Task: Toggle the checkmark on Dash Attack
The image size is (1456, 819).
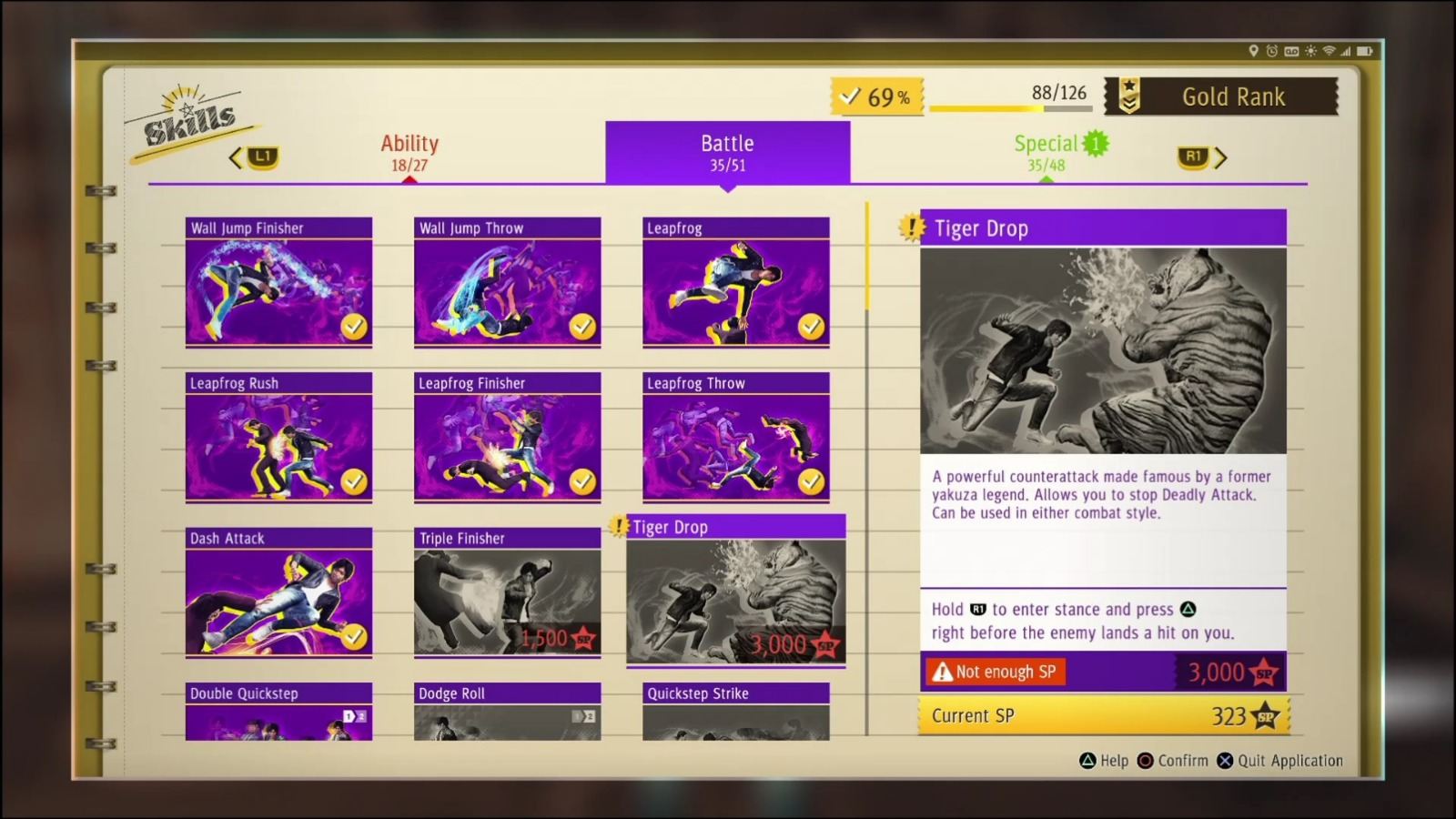Action: coord(356,636)
